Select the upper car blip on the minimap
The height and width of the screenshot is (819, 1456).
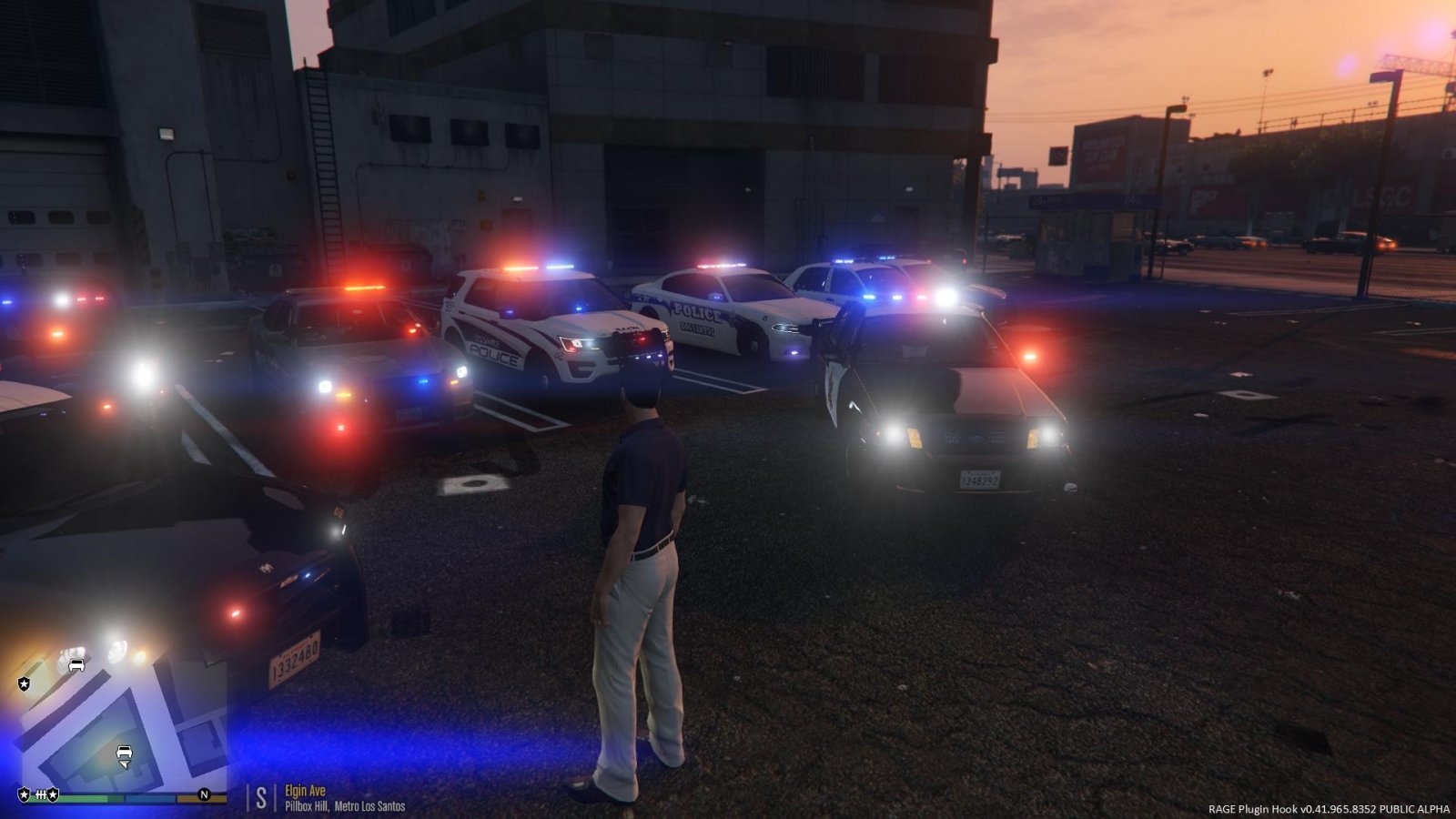tap(76, 665)
